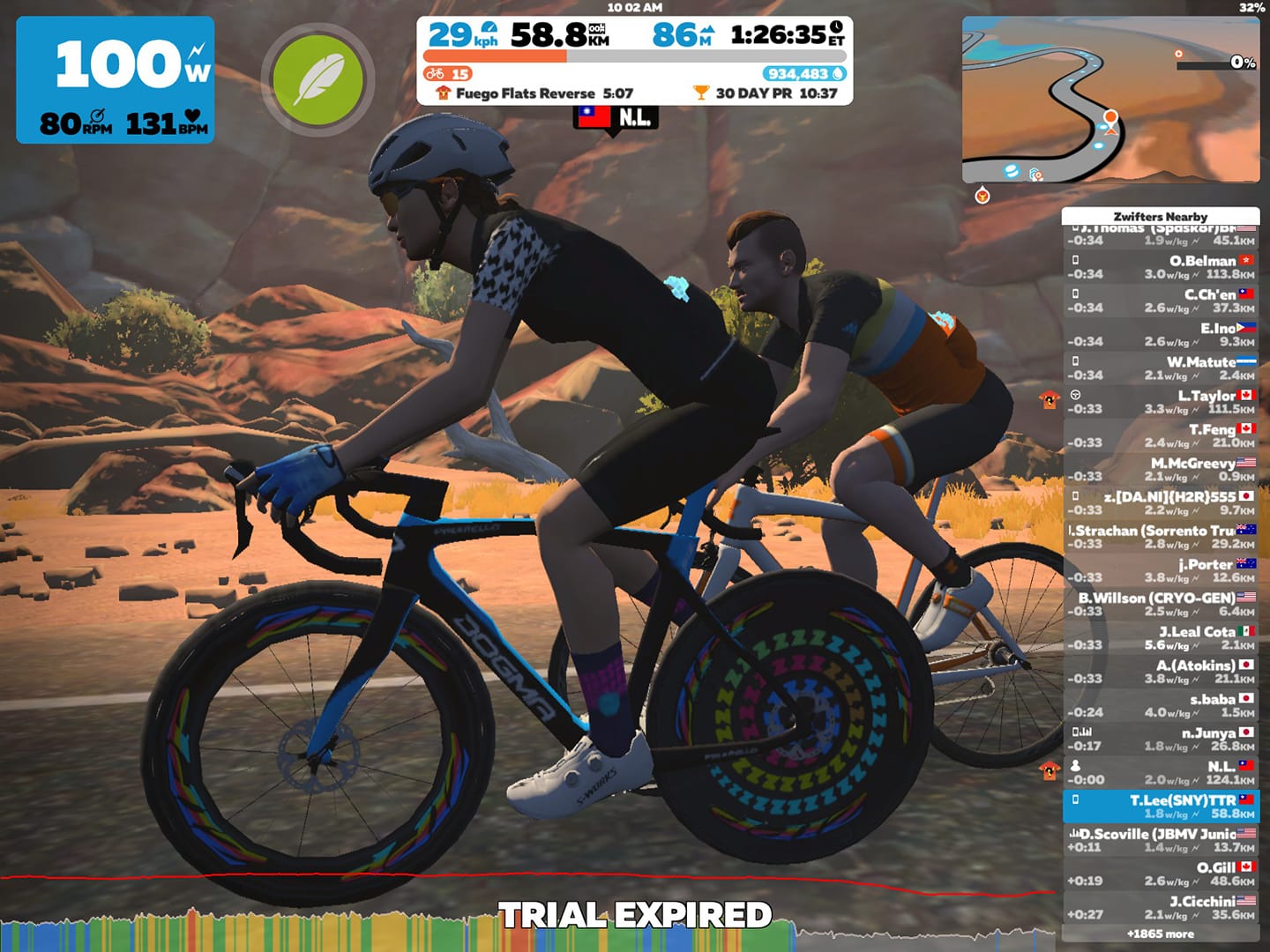Choose rider L.Taylor from the list

click(x=1161, y=402)
